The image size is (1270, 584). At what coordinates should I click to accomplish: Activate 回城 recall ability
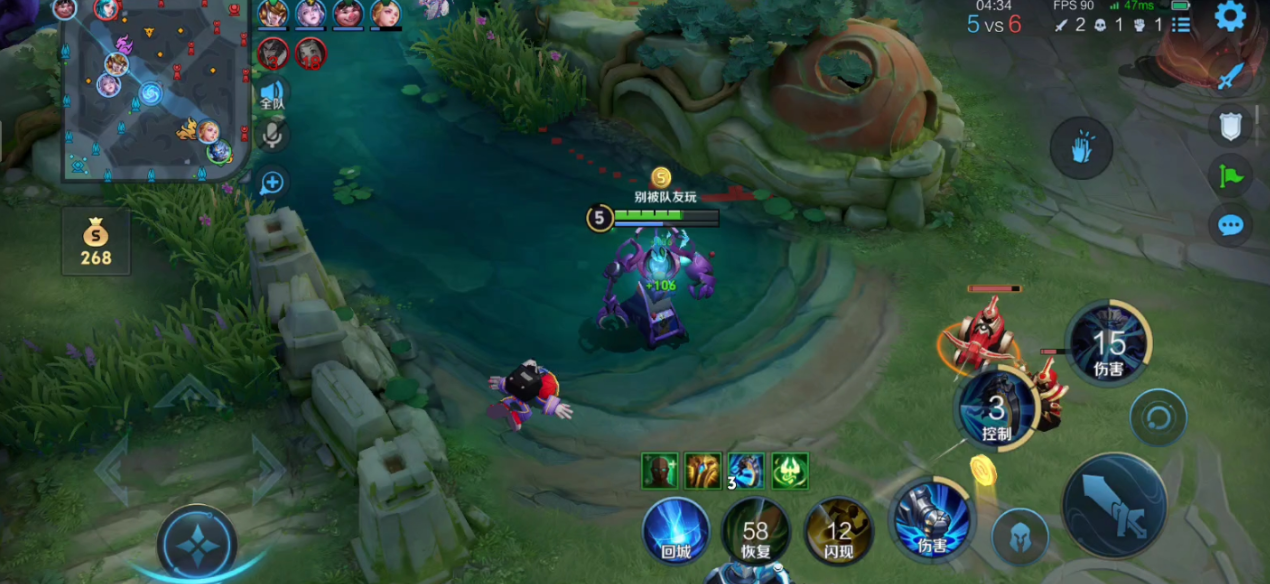click(676, 530)
